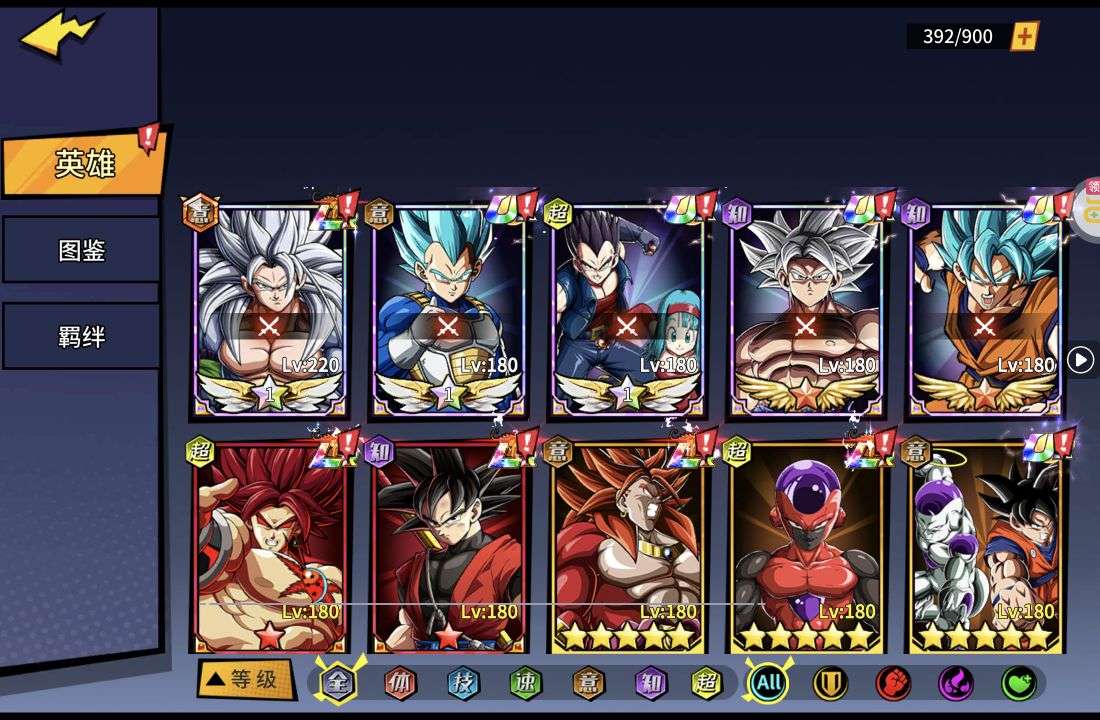
Task: Choose the red-haired bearded brute card
Action: click(x=269, y=545)
